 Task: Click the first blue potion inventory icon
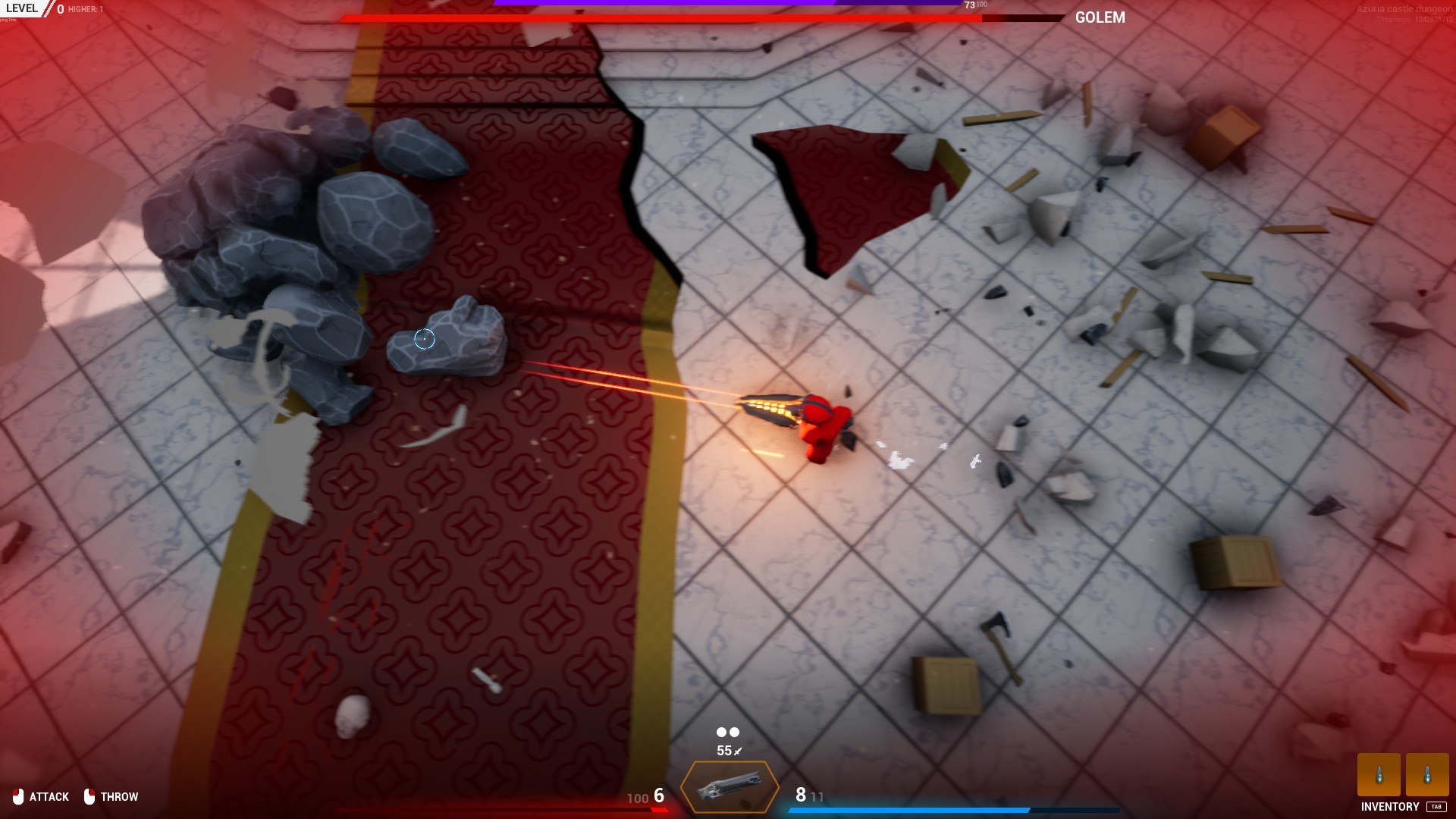click(x=1379, y=776)
